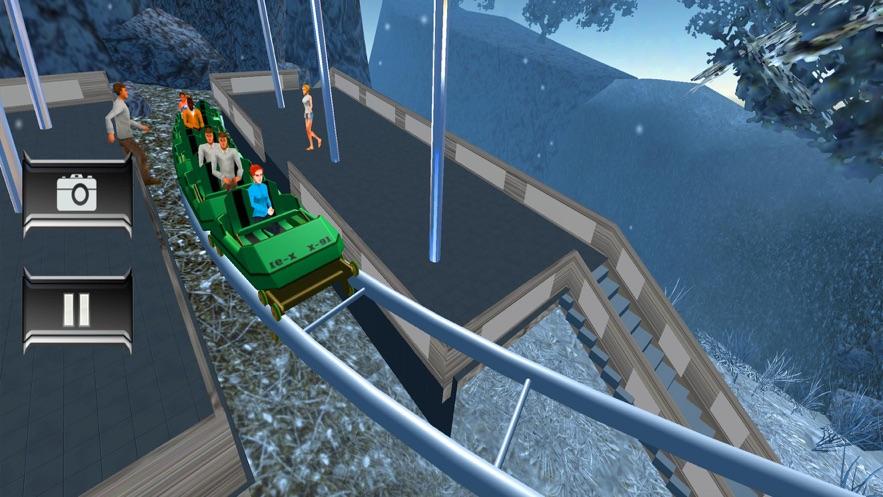Pause the roller coaster ride
This screenshot has width=883, height=497.
(x=77, y=309)
